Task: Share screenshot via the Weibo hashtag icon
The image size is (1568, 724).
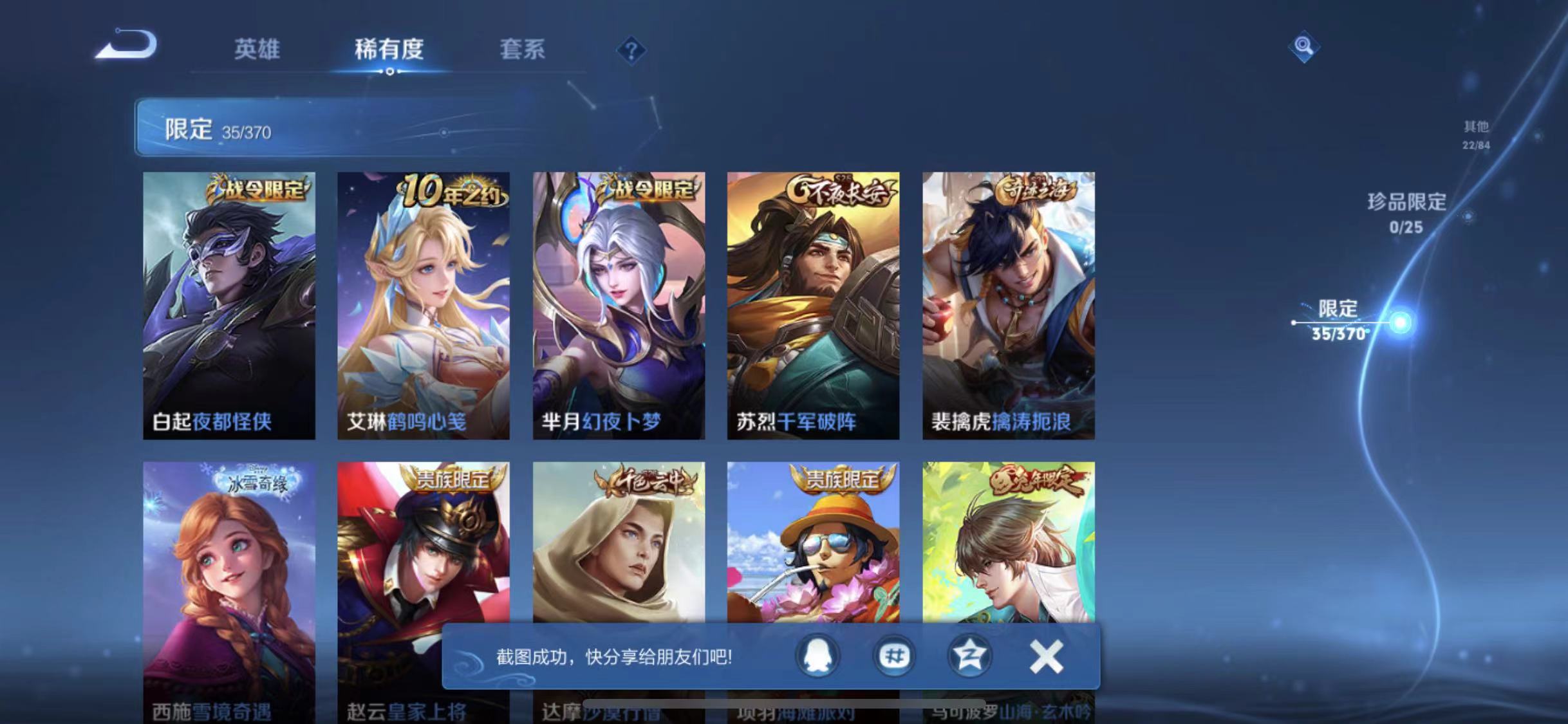Action: pos(894,655)
